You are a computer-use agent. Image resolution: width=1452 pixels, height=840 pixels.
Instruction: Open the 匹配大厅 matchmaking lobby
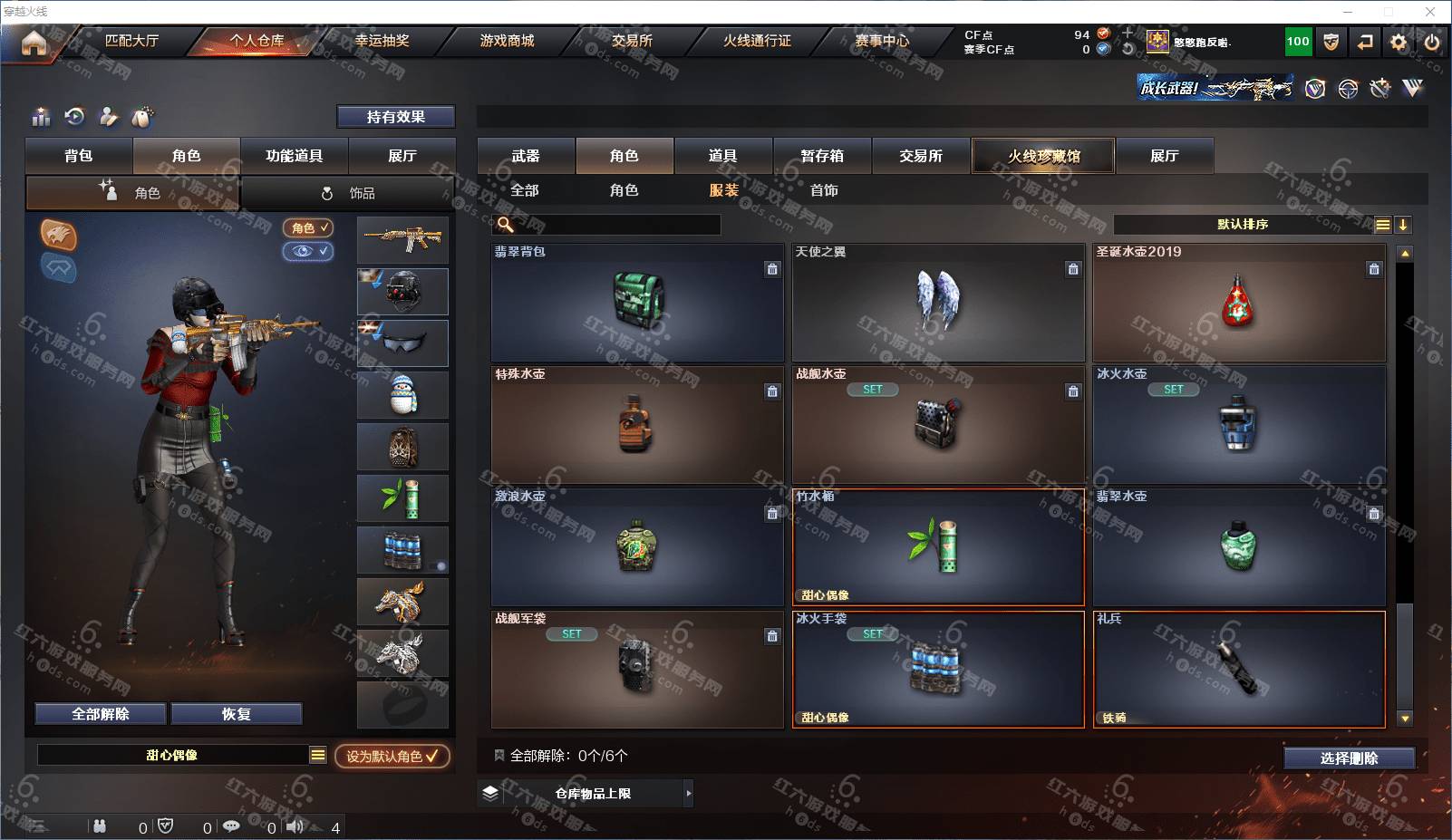click(x=131, y=41)
